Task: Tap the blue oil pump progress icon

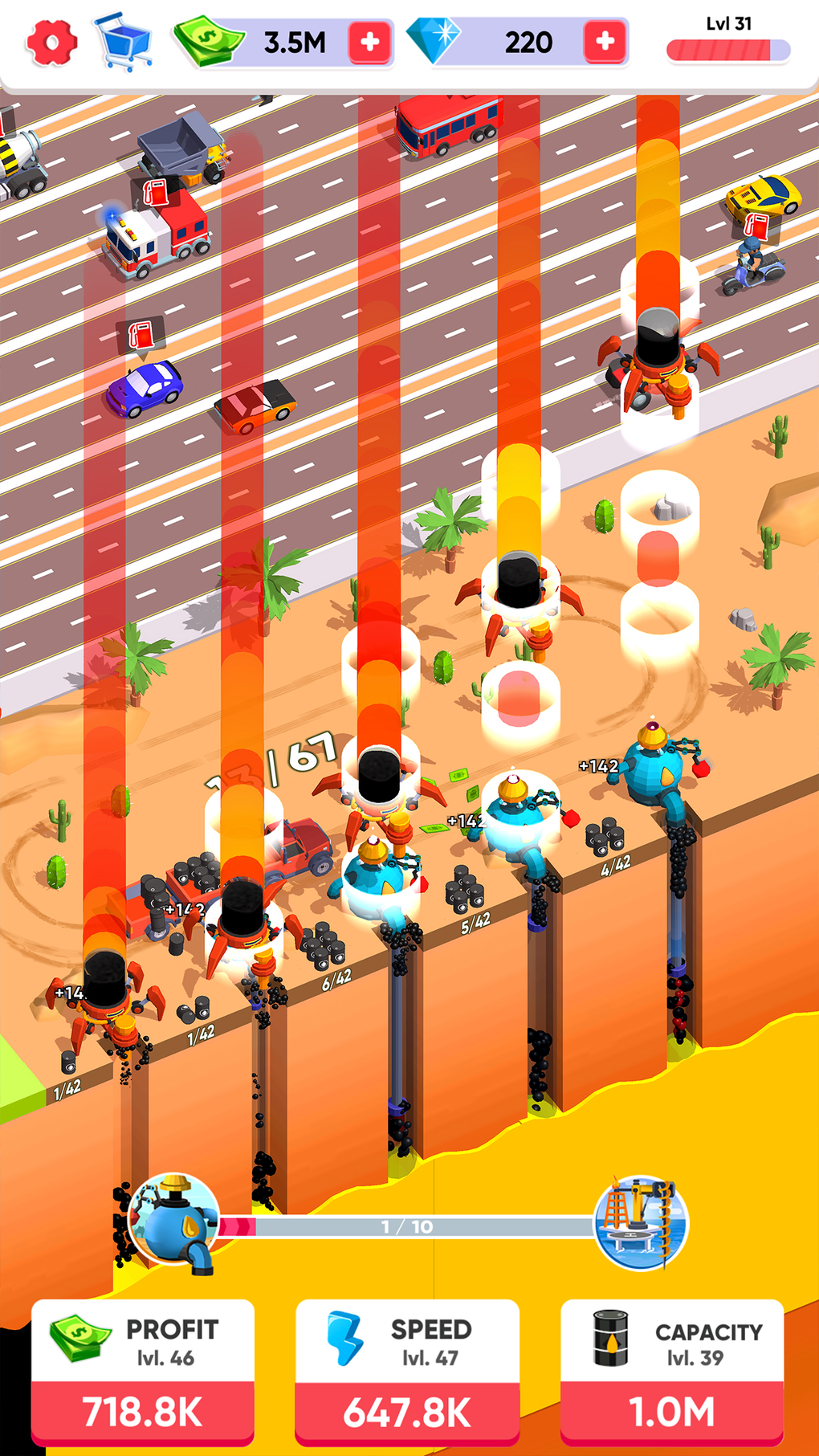Action: pos(174,1221)
